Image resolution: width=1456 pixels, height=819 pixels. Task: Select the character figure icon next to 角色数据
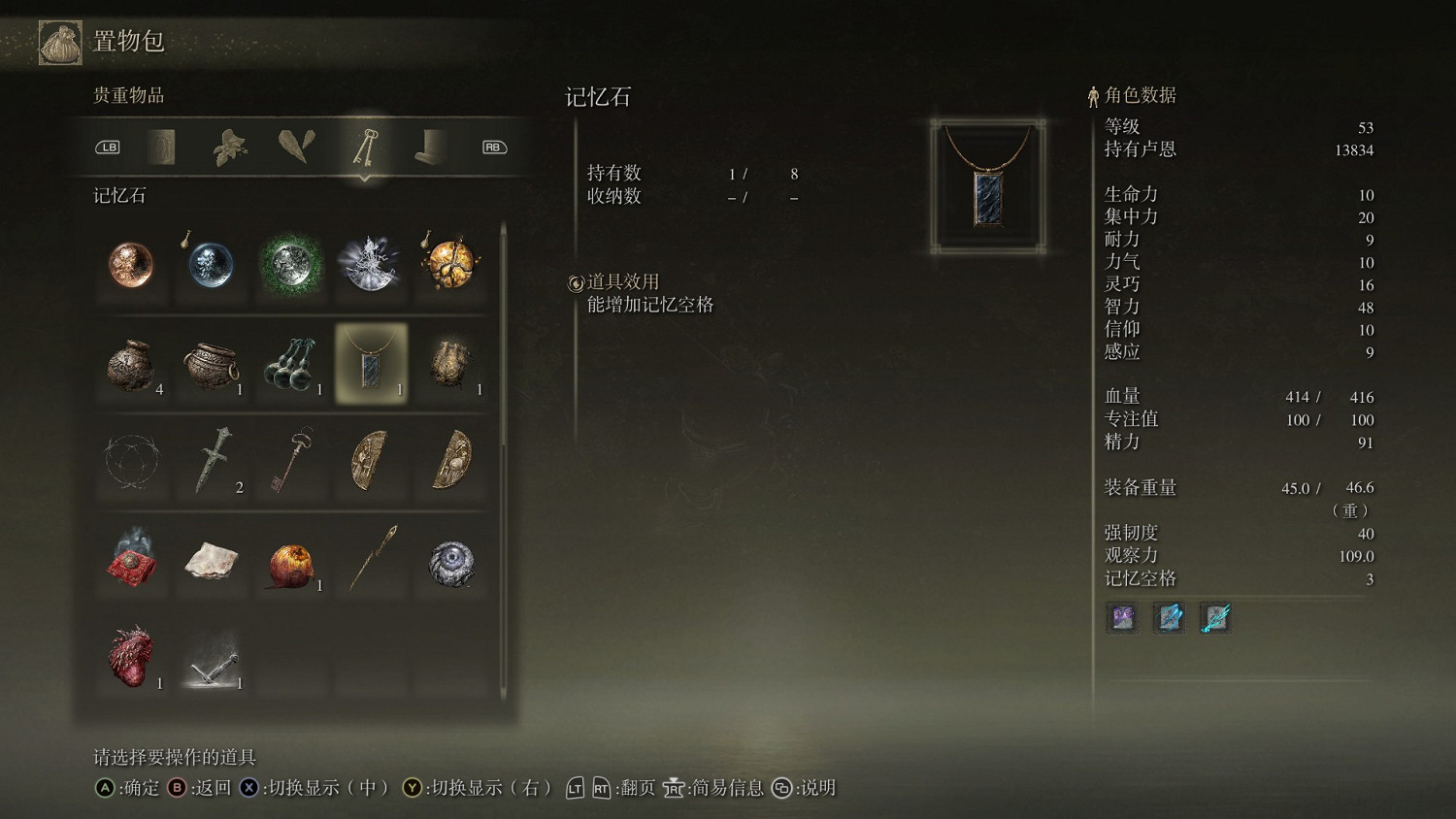tap(1092, 95)
